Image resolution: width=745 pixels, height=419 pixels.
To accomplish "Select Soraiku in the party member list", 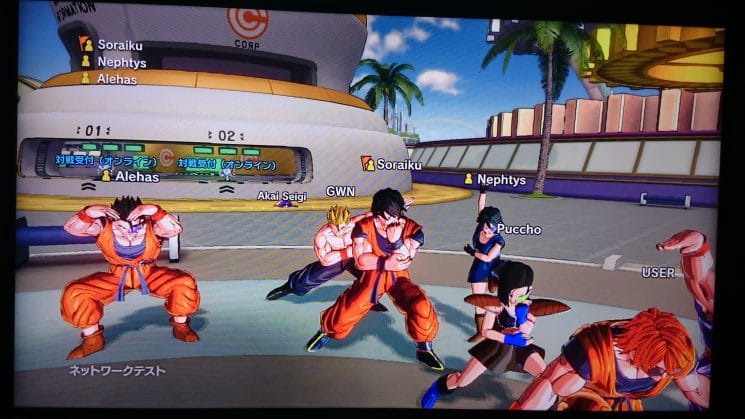I will (118, 45).
